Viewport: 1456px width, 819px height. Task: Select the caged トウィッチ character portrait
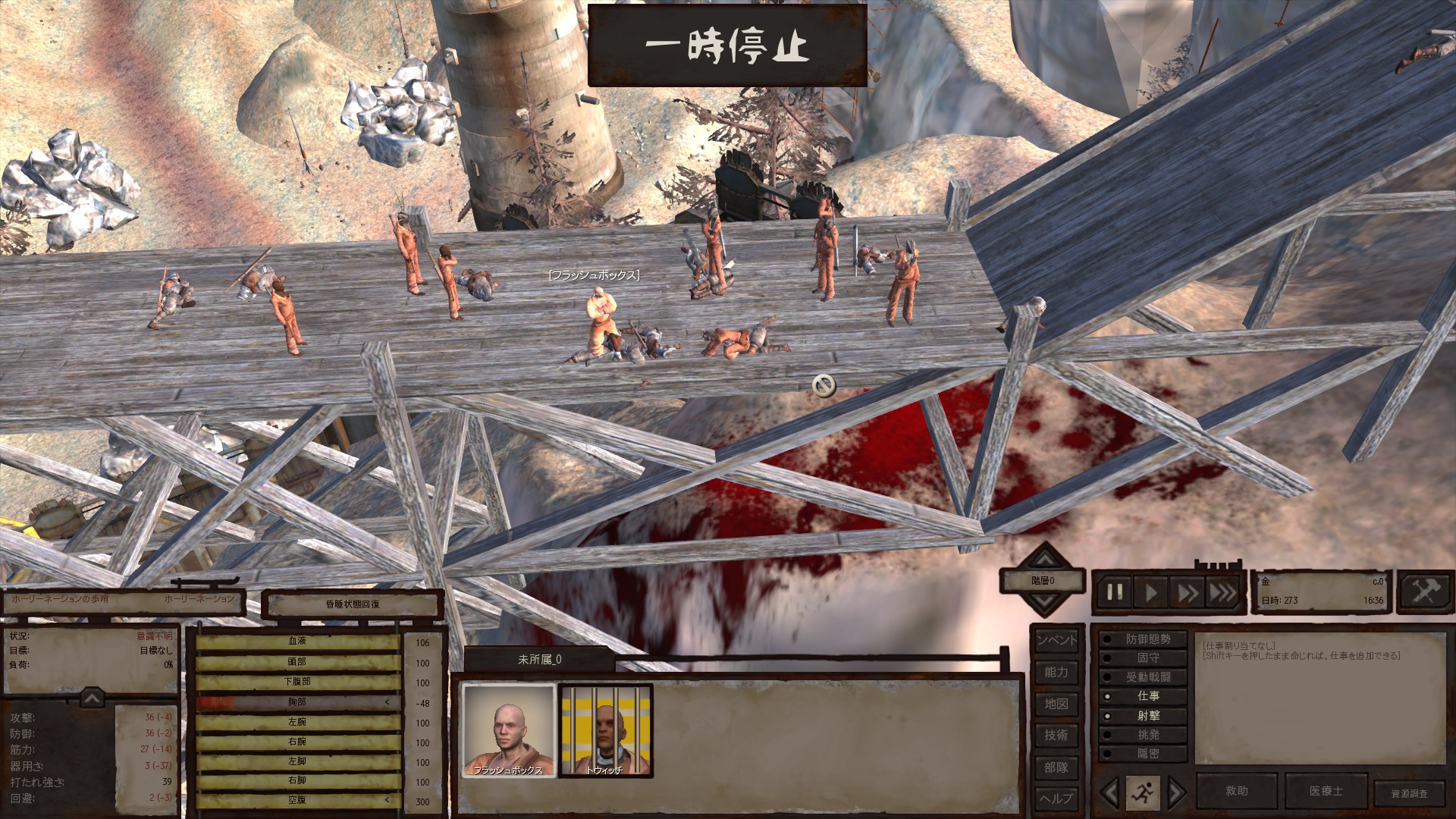click(605, 730)
